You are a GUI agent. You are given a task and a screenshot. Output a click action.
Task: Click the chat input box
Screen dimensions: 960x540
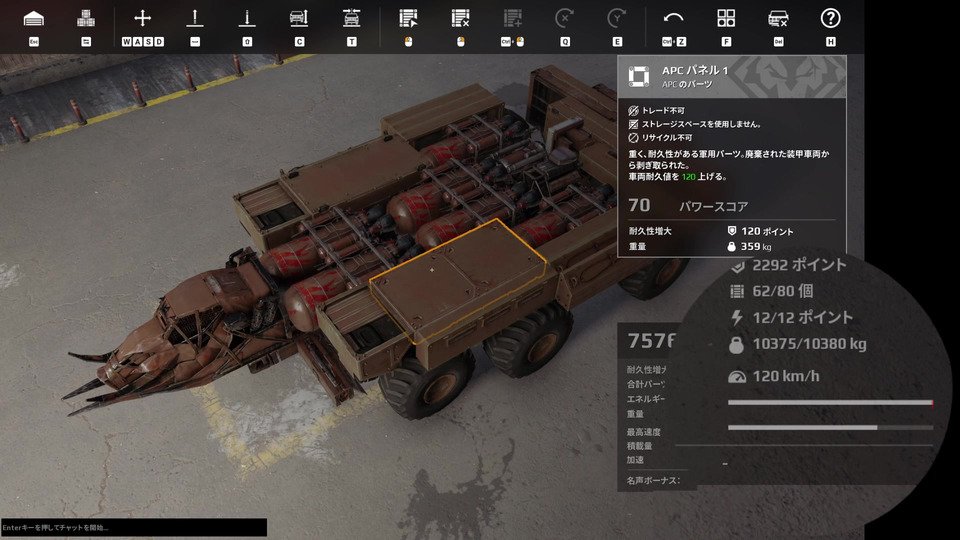pos(133,527)
